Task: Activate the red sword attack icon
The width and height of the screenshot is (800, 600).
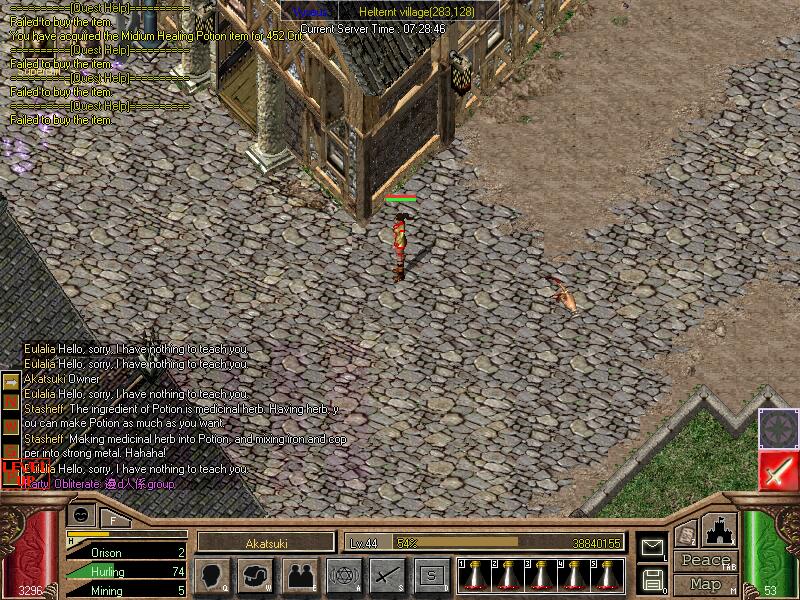Action: click(x=778, y=470)
